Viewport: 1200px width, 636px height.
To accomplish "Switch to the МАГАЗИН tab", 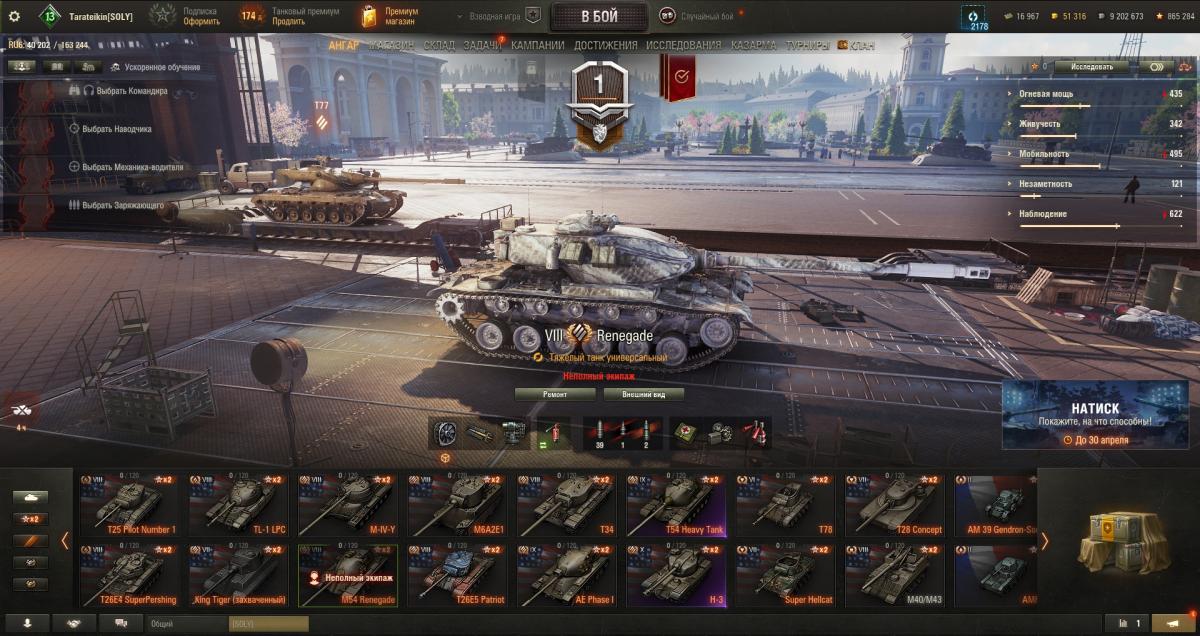I will (391, 46).
